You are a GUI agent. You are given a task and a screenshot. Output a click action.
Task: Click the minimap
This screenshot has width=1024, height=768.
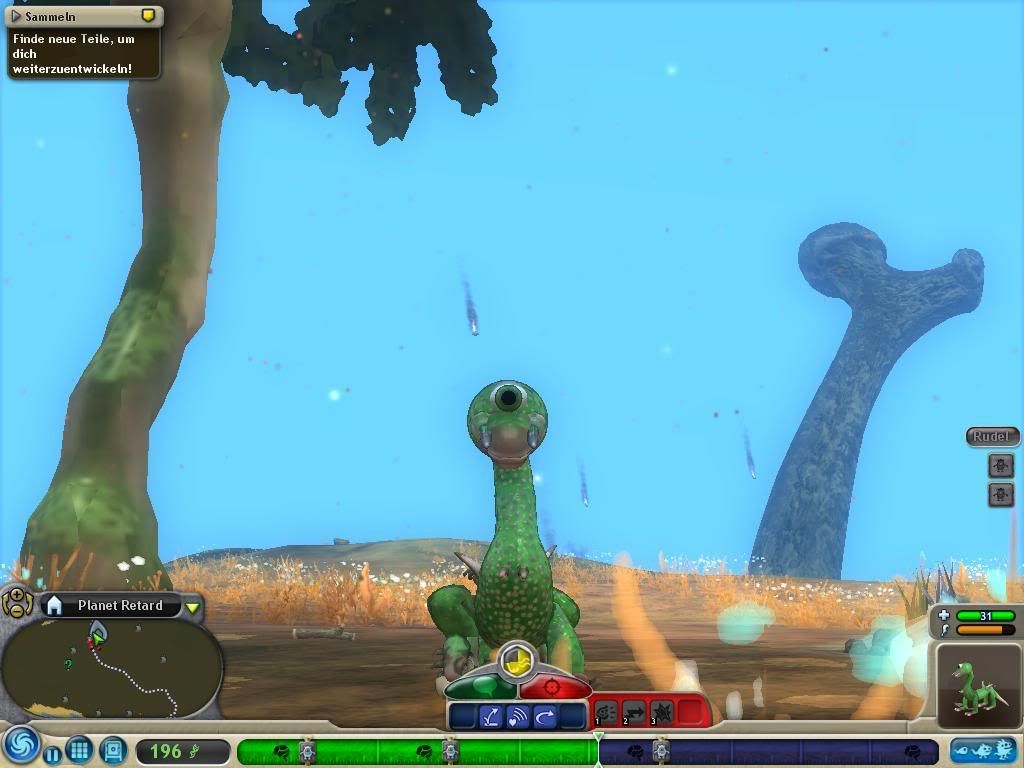point(112,668)
